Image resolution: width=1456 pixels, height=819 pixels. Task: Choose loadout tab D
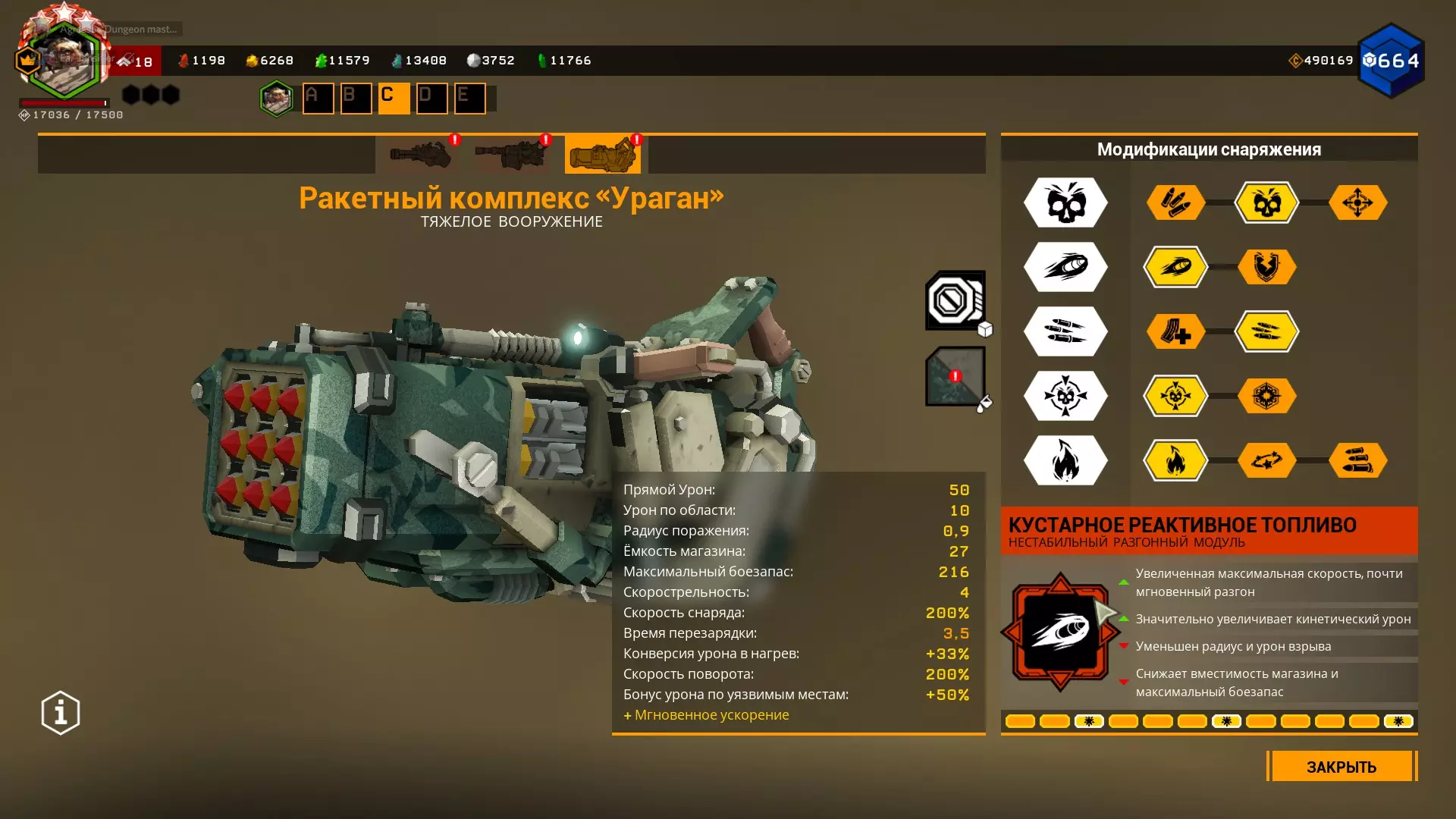click(431, 98)
